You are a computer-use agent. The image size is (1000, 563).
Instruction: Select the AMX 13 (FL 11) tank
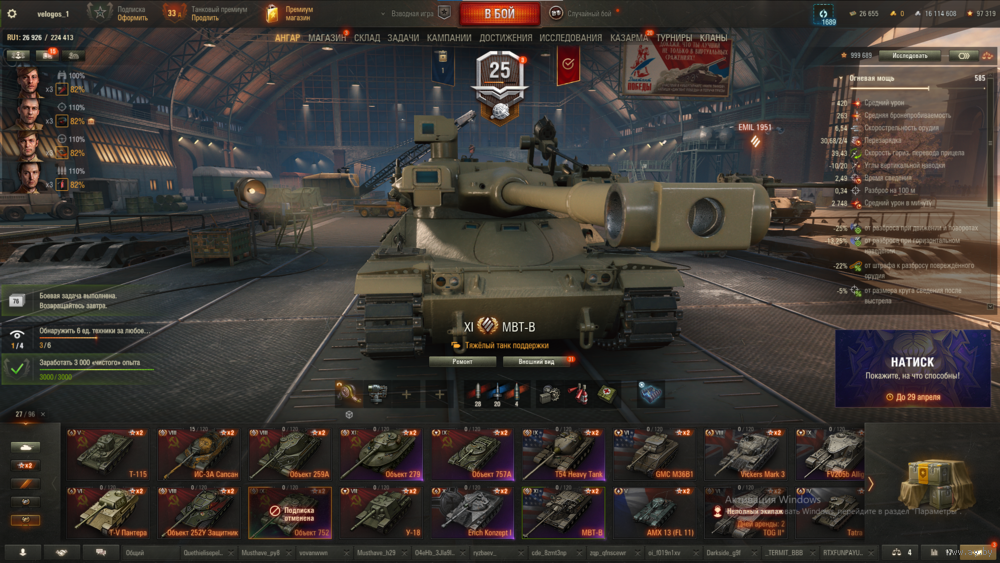pyautogui.click(x=654, y=512)
